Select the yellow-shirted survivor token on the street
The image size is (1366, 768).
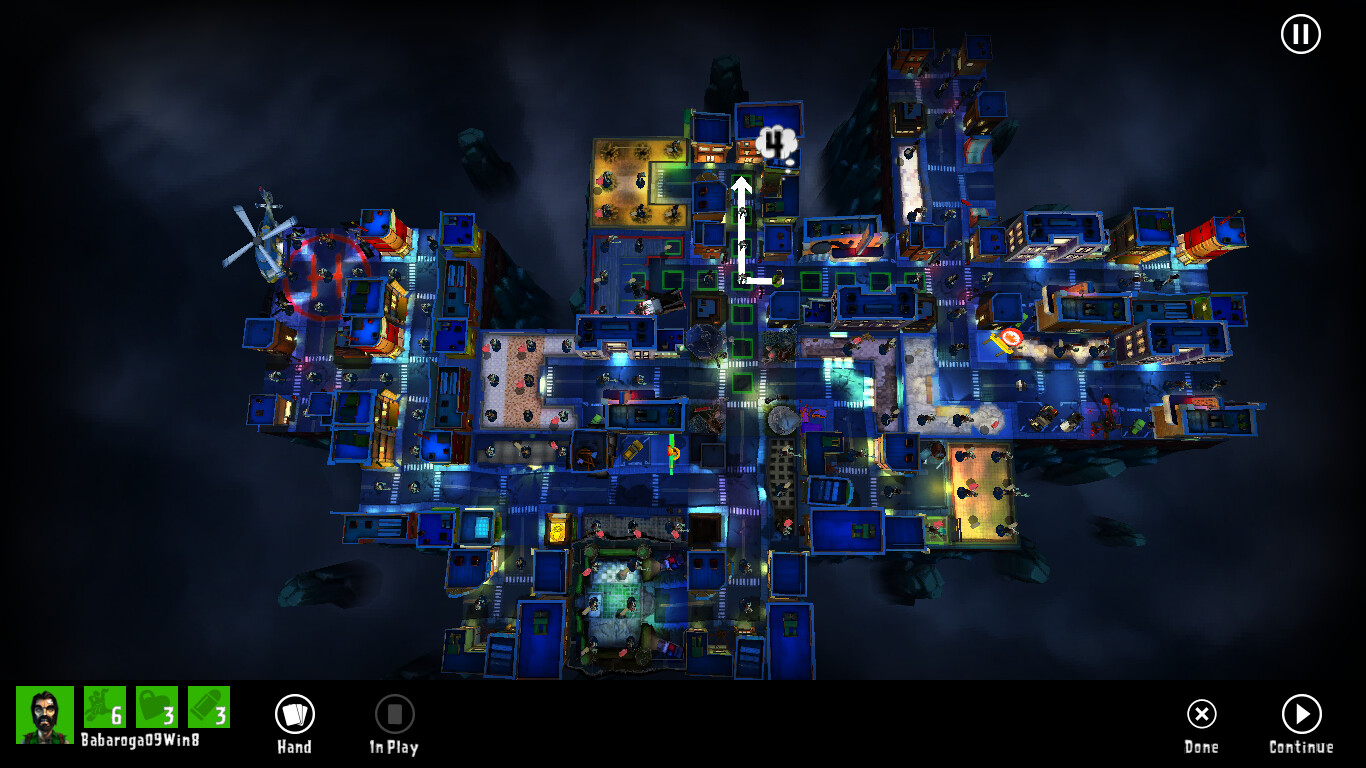777,278
